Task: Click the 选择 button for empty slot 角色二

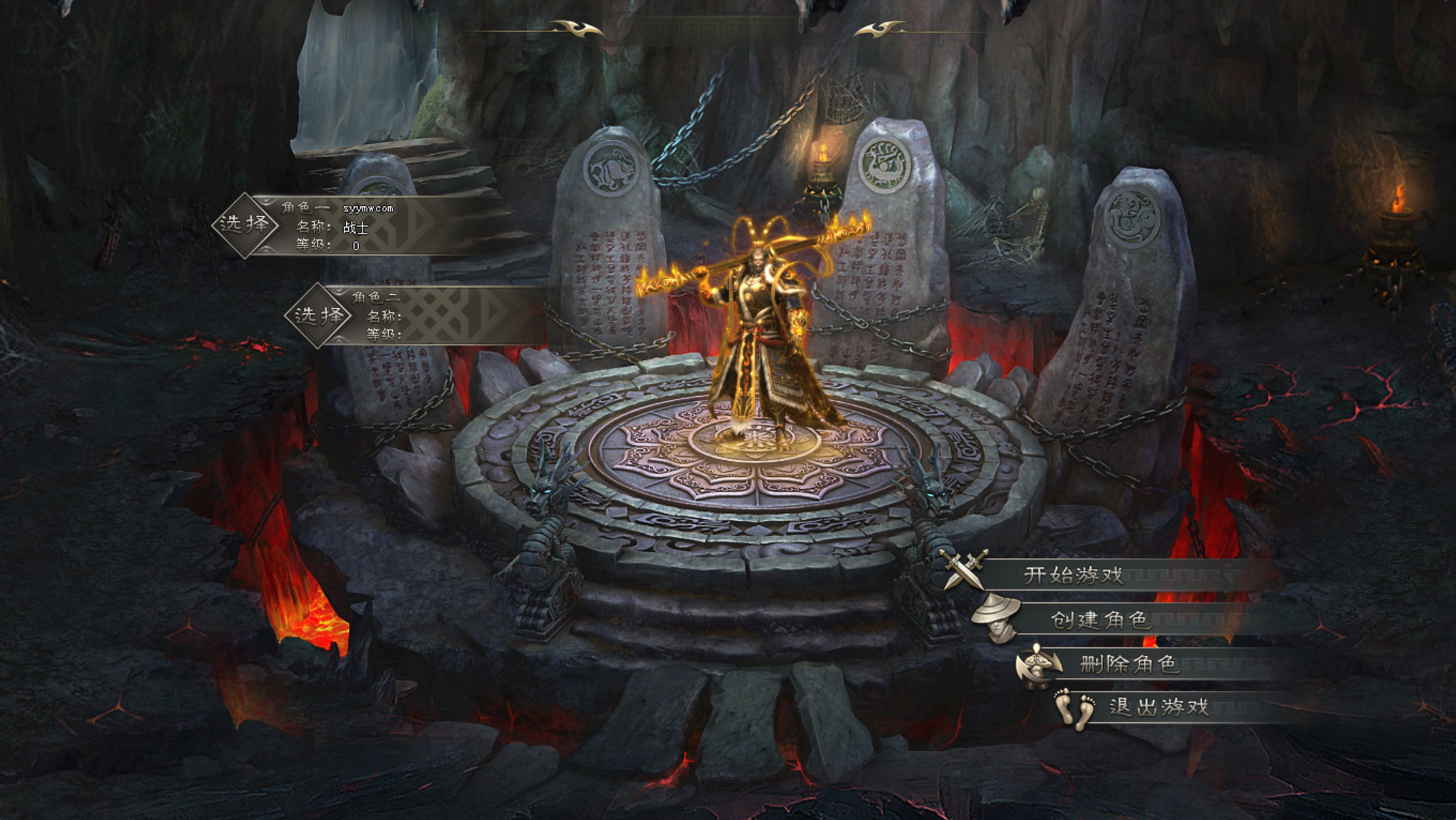Action: 318,315
